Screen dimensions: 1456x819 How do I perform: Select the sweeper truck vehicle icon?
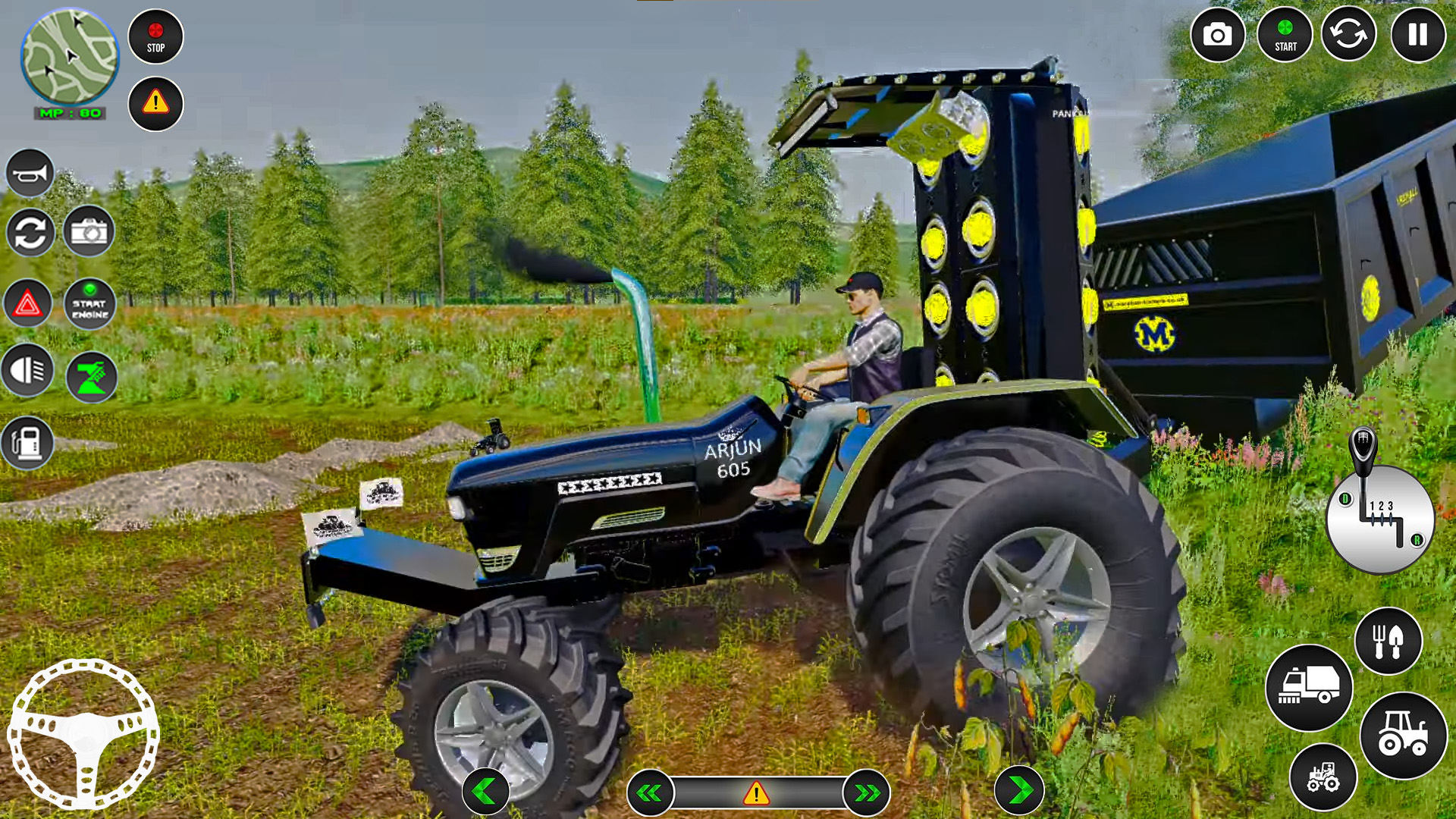click(x=1309, y=688)
